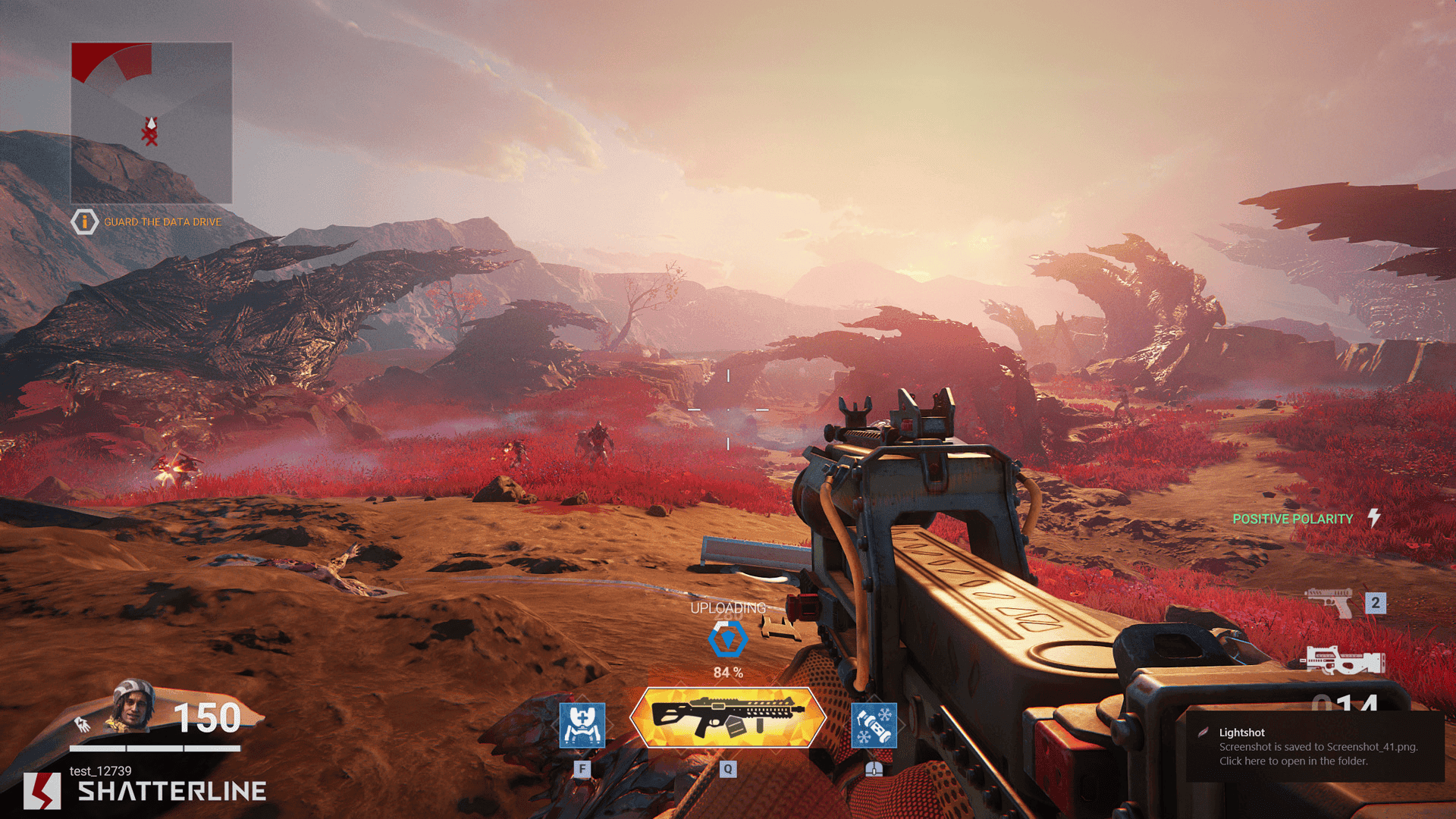Click the minimap in the corner
This screenshot has width=1456, height=819.
[152, 123]
